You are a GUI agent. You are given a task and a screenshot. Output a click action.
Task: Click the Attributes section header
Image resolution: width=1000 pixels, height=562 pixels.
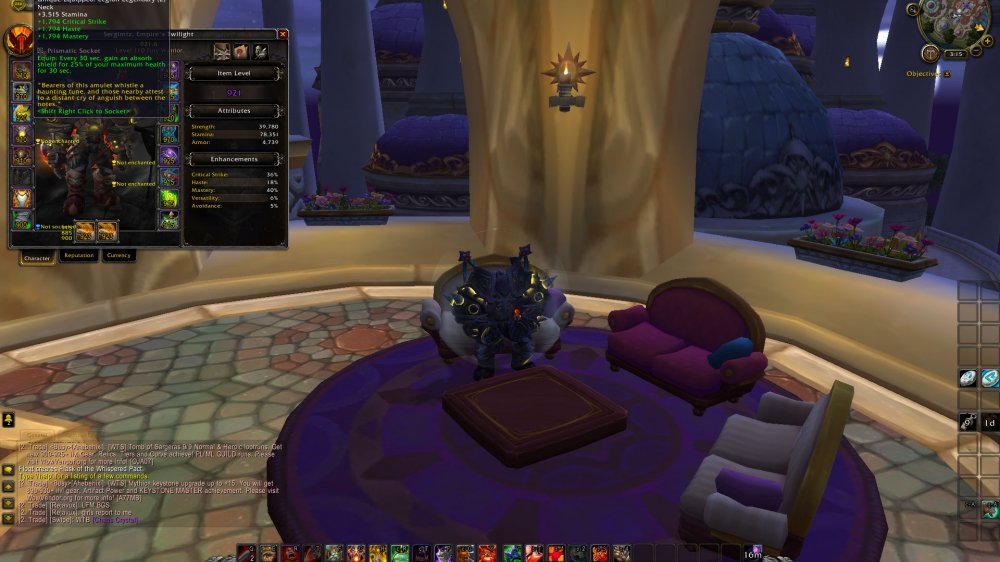tap(236, 110)
